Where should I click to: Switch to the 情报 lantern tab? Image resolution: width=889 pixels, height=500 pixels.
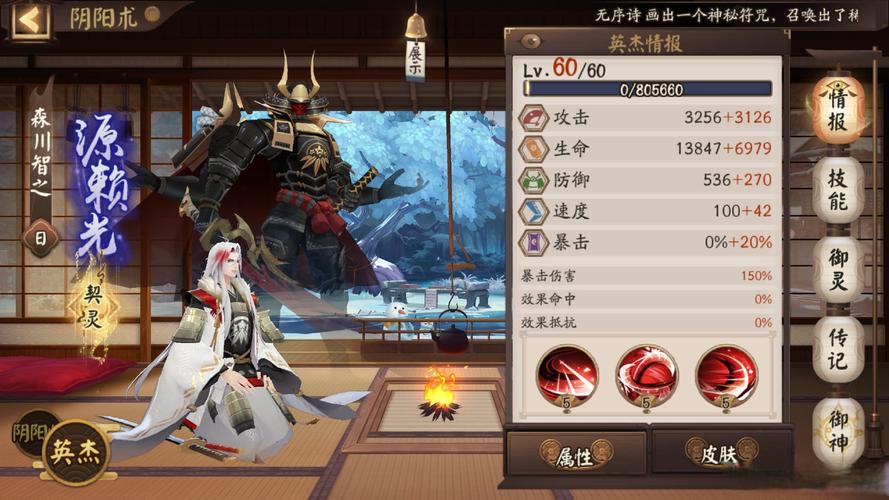[x=836, y=110]
